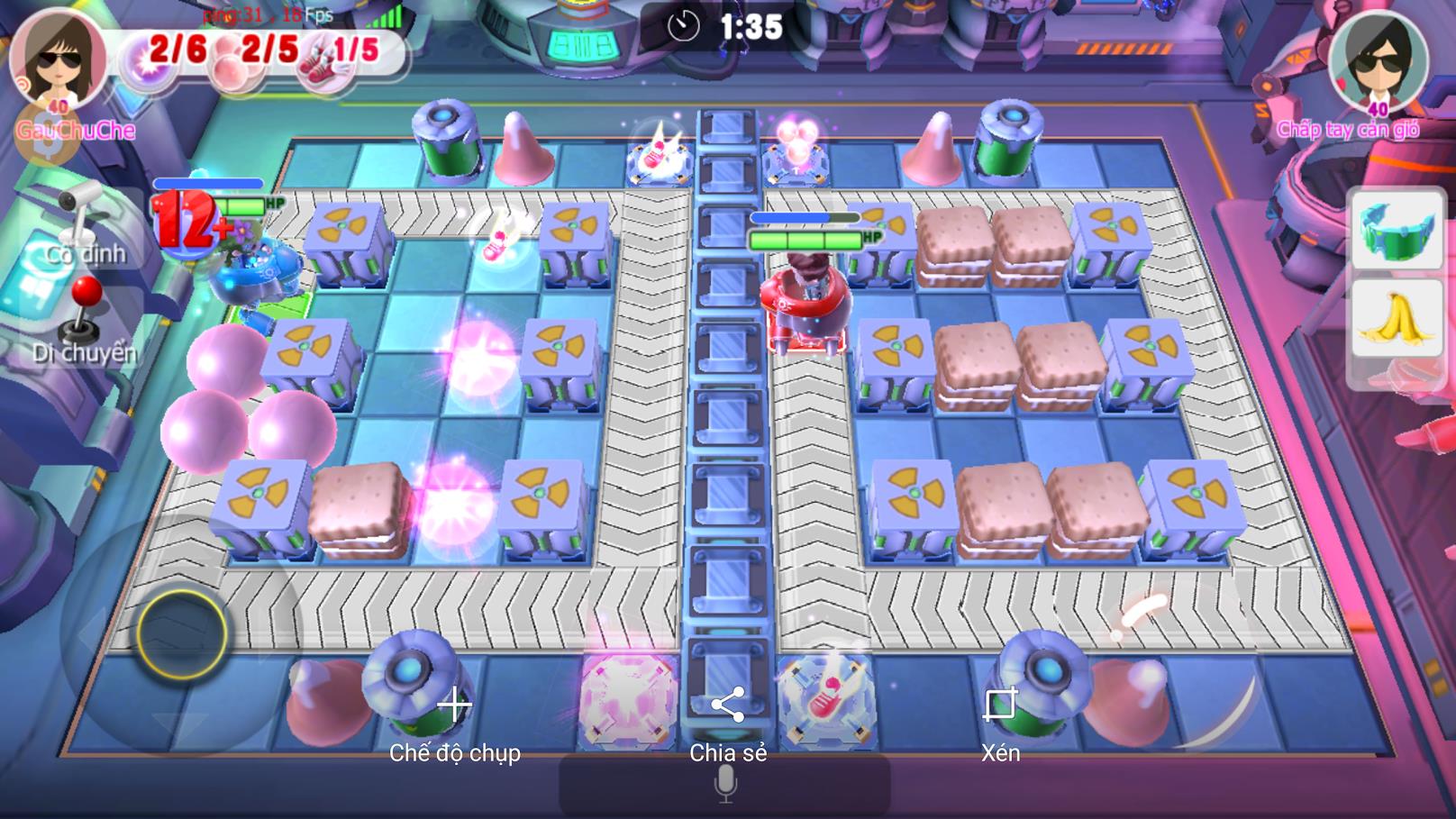
Task: Share the screenshot with Chia sẻ
Action: click(728, 723)
